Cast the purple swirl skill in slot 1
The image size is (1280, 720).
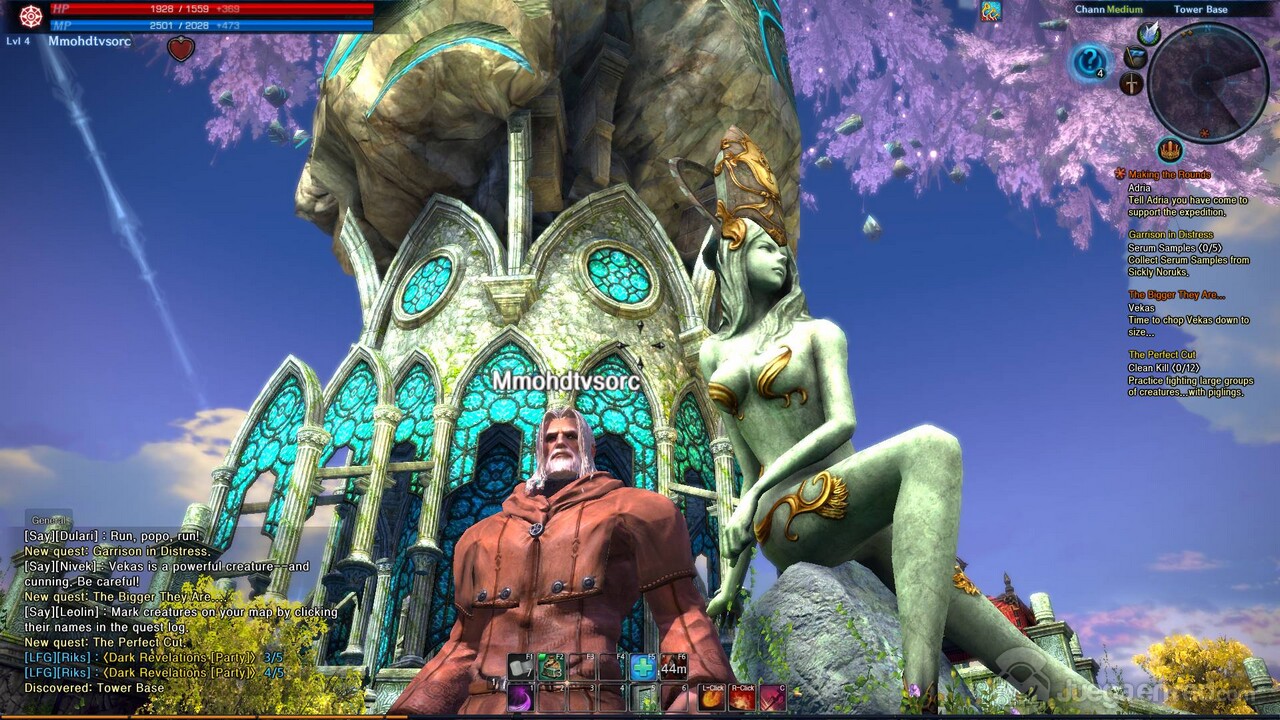[520, 697]
